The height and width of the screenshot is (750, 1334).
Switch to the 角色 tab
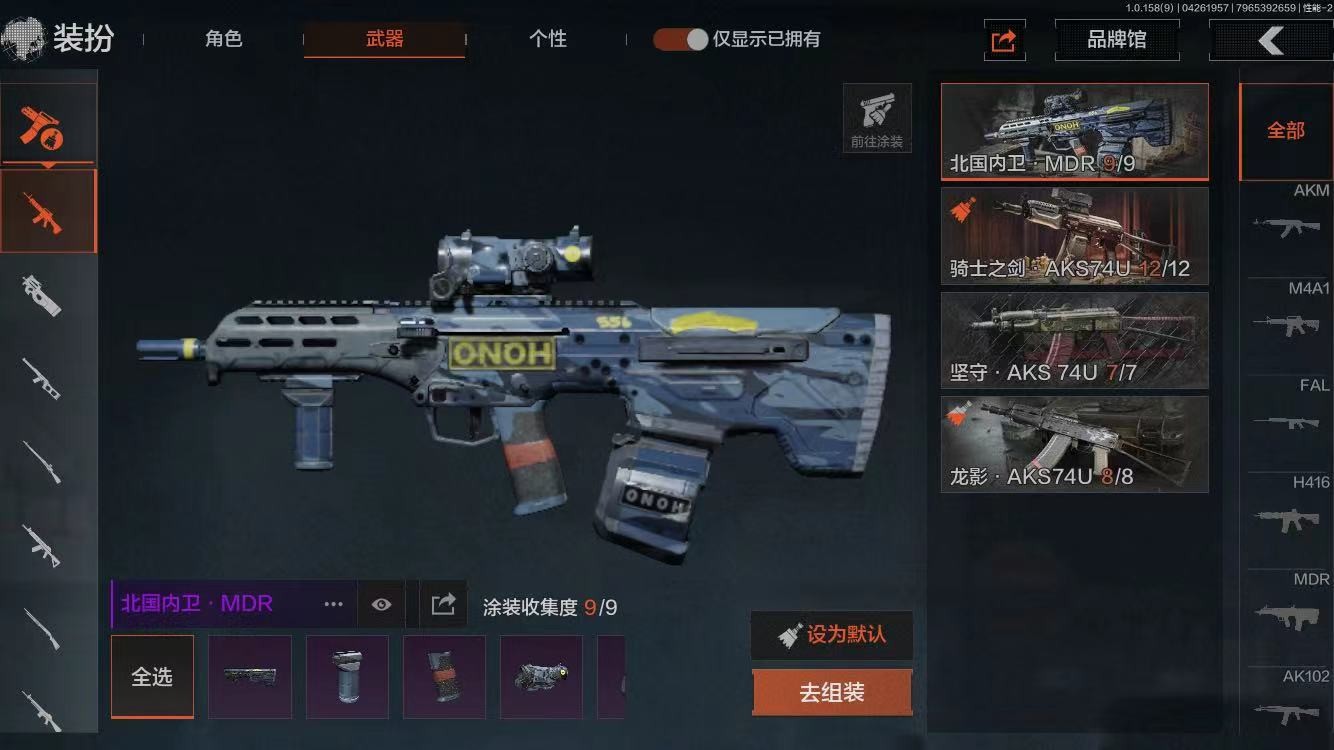[x=224, y=40]
